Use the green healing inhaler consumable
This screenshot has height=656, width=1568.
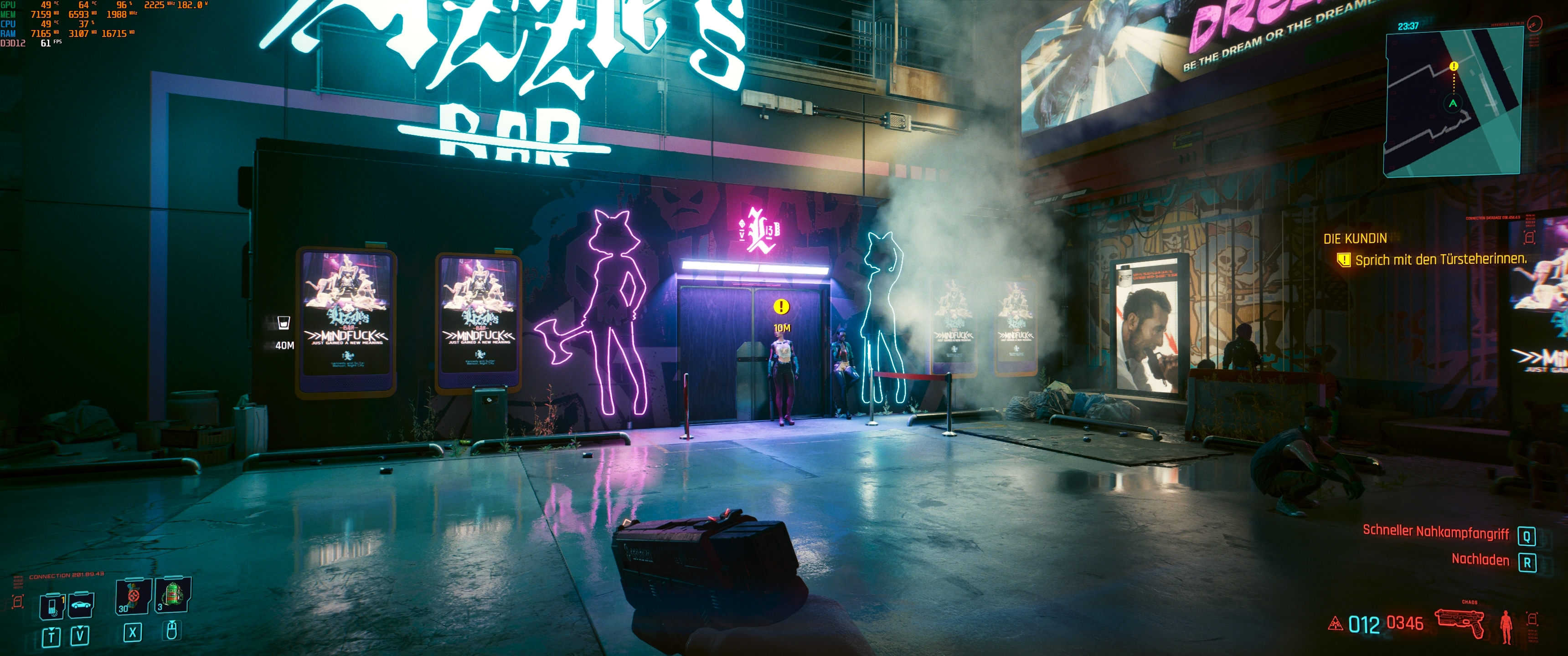172,595
